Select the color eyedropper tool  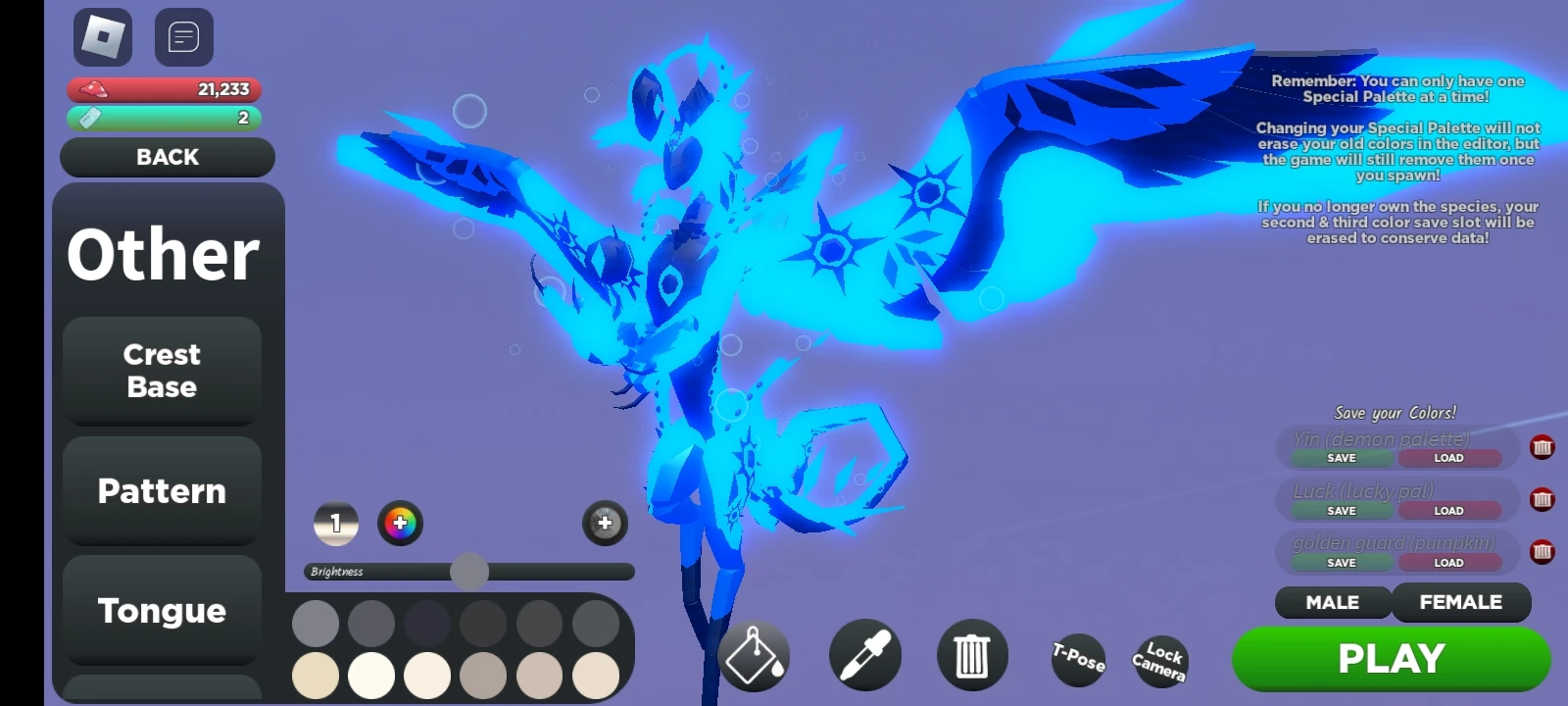(863, 657)
